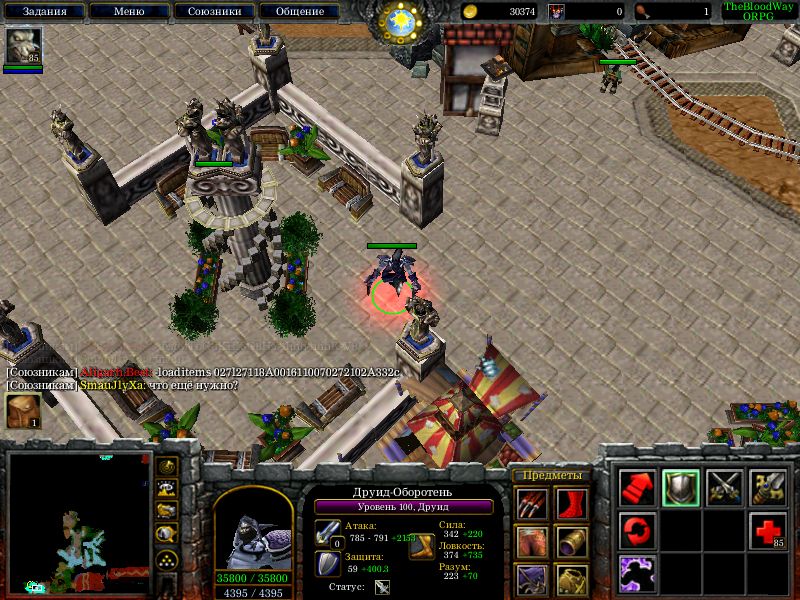The image size is (800, 600).
Task: Click the Druid hero 3D portrait
Action: (253, 530)
